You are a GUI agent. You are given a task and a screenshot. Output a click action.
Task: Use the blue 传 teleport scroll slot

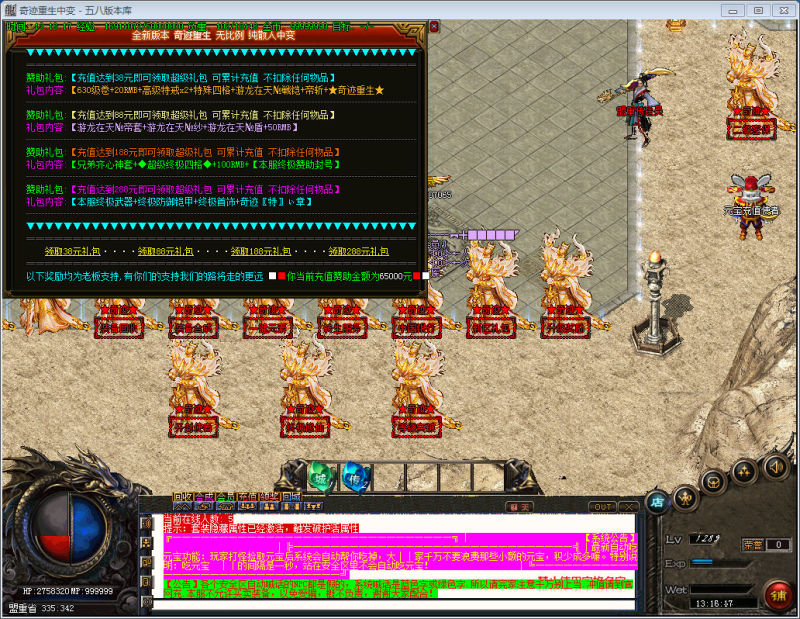coord(354,477)
